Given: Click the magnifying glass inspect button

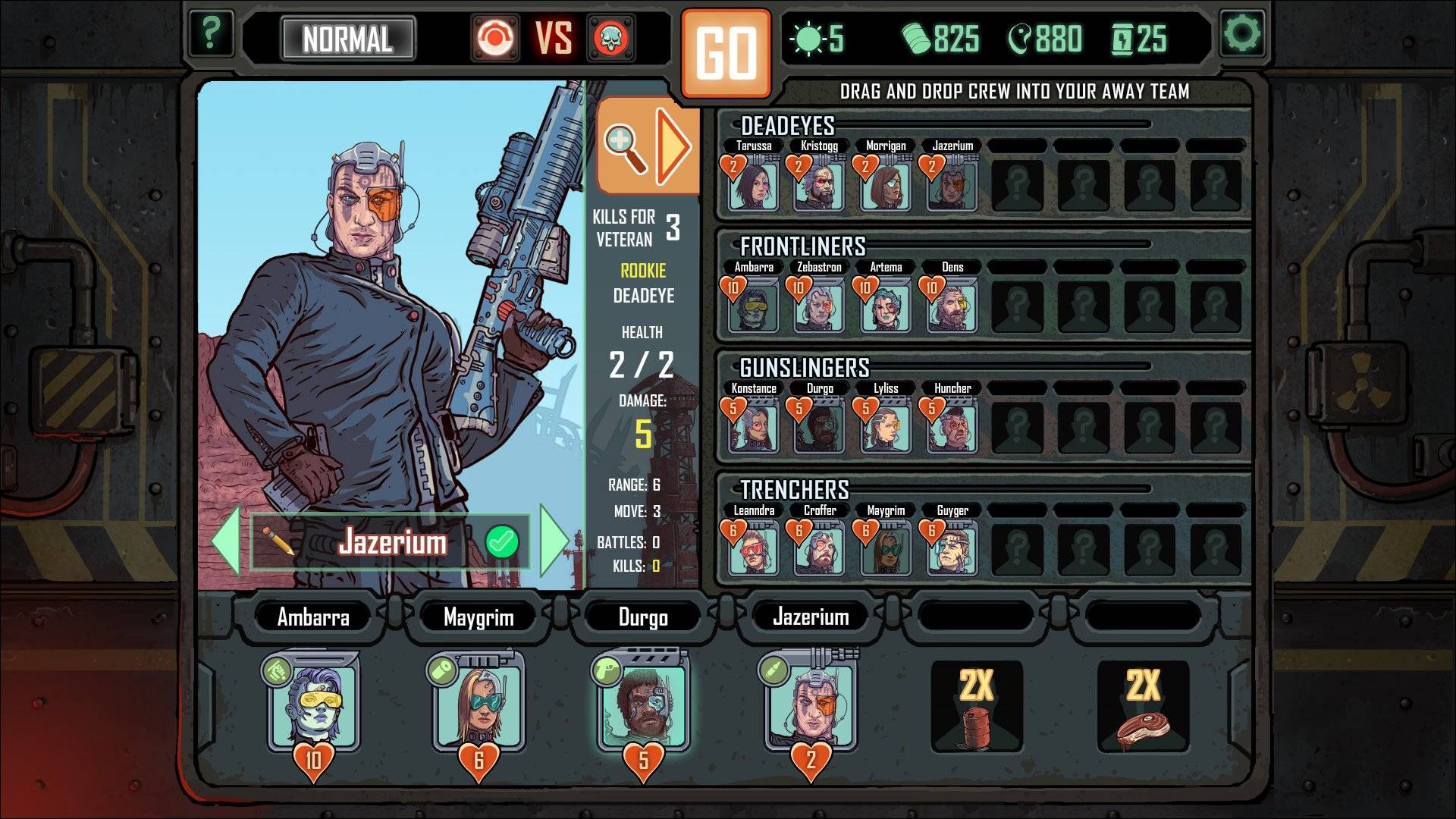Looking at the screenshot, I should (x=625, y=146).
